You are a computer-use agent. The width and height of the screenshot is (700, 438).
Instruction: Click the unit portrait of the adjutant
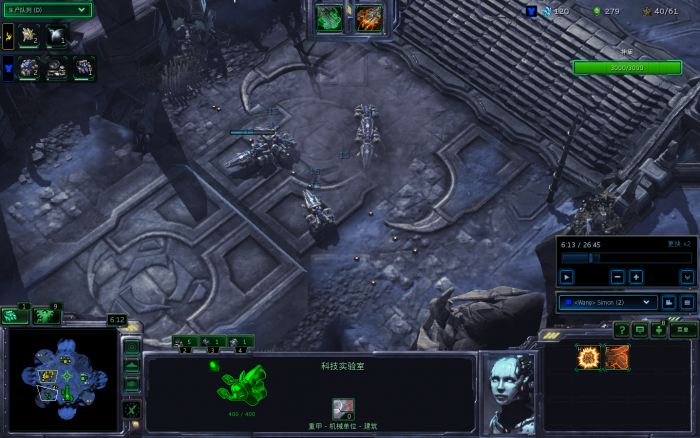508,380
